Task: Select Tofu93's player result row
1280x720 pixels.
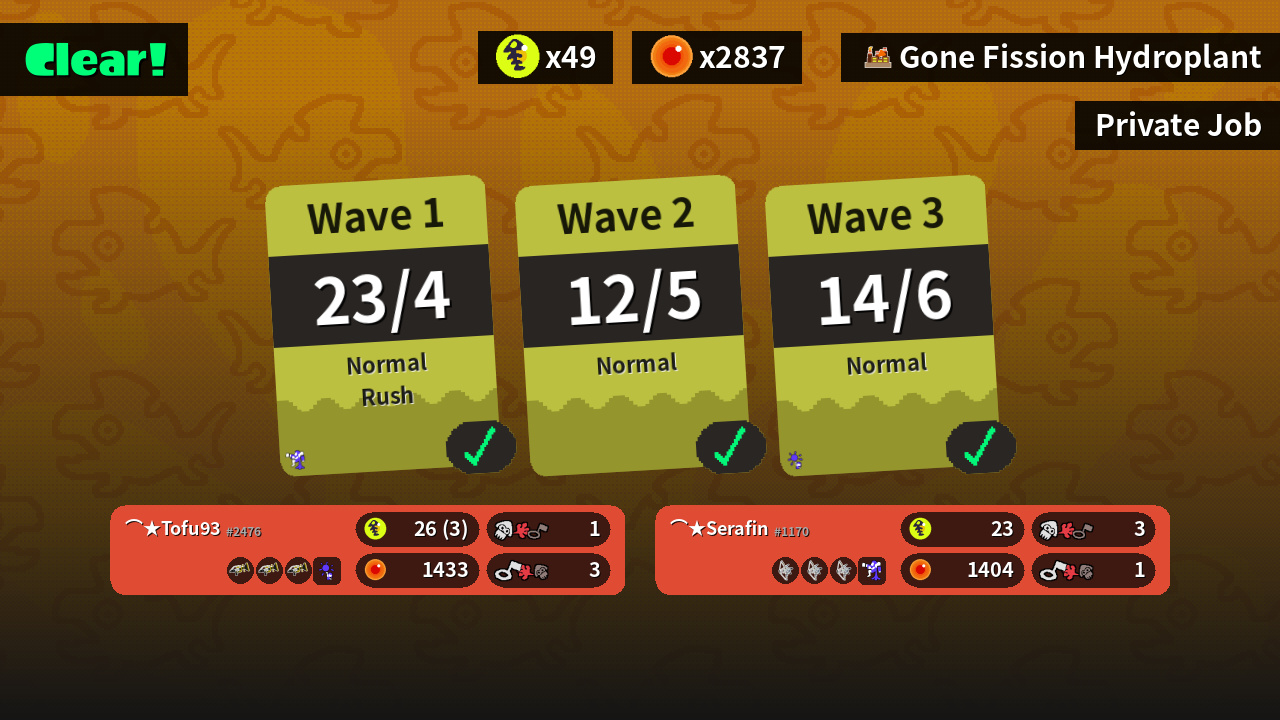Action: point(367,550)
